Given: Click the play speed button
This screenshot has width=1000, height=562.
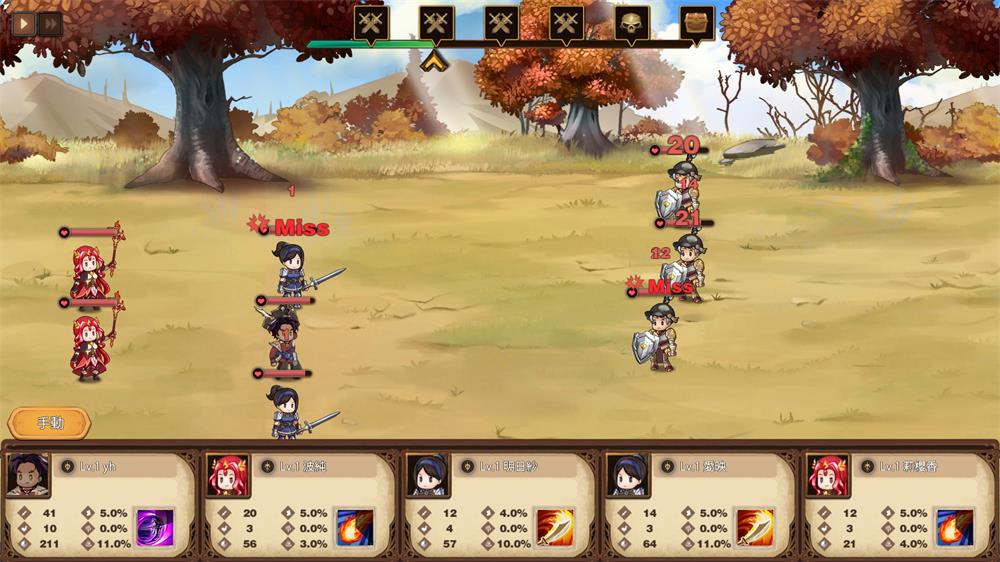Looking at the screenshot, I should pos(23,23).
